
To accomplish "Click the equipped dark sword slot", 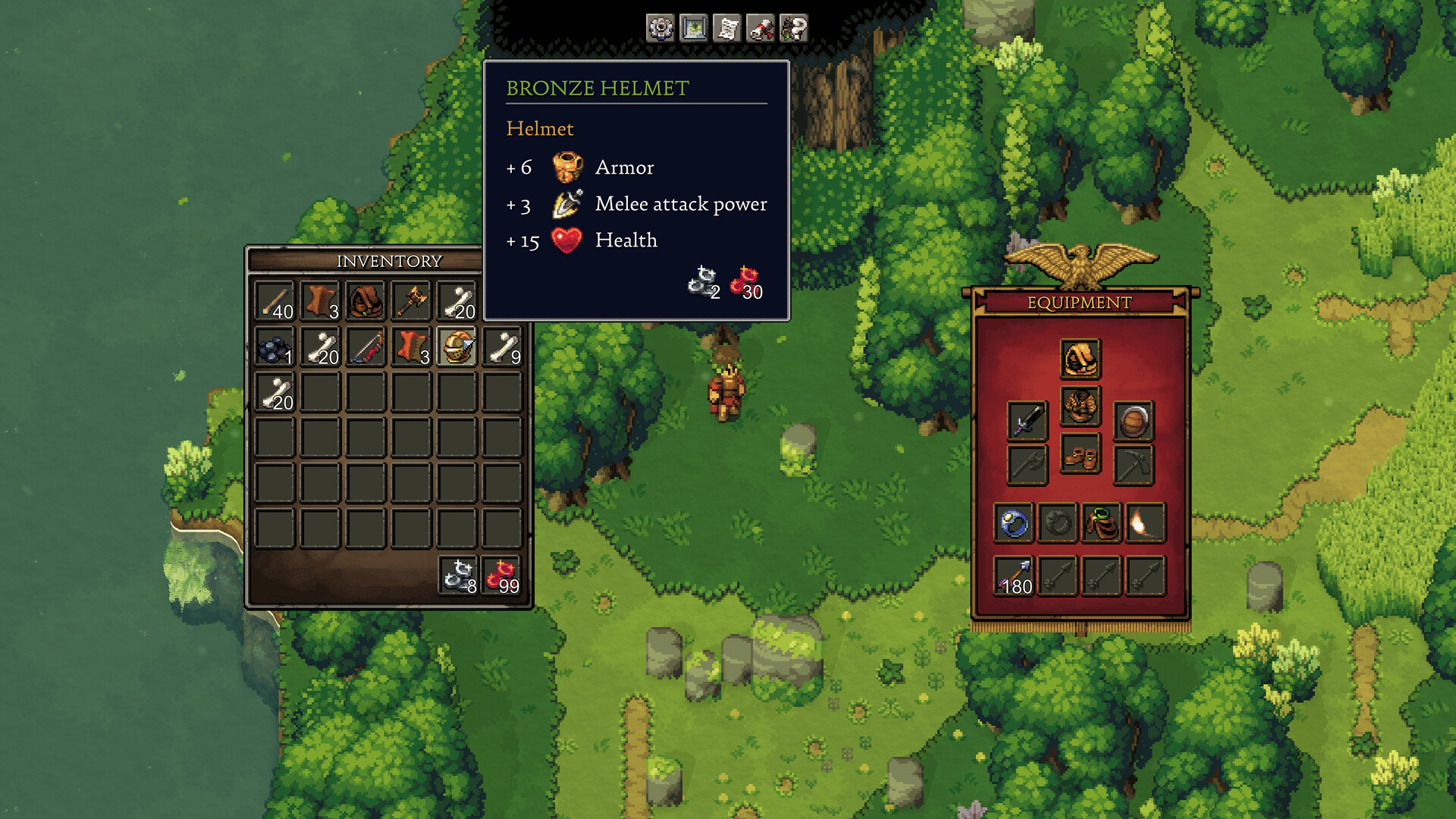I will [1028, 420].
